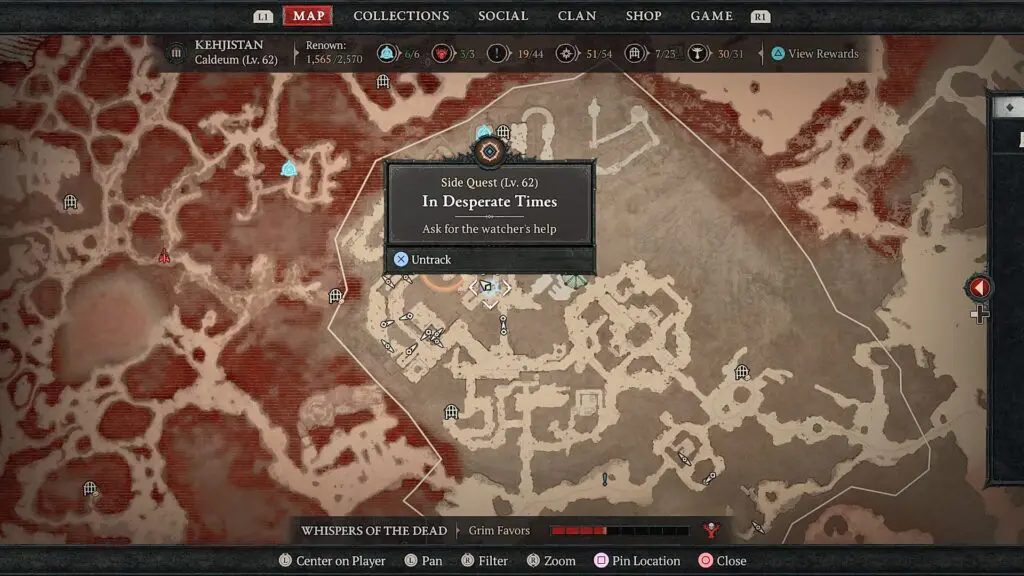Go to the Shop tab
The width and height of the screenshot is (1024, 576).
pos(643,16)
